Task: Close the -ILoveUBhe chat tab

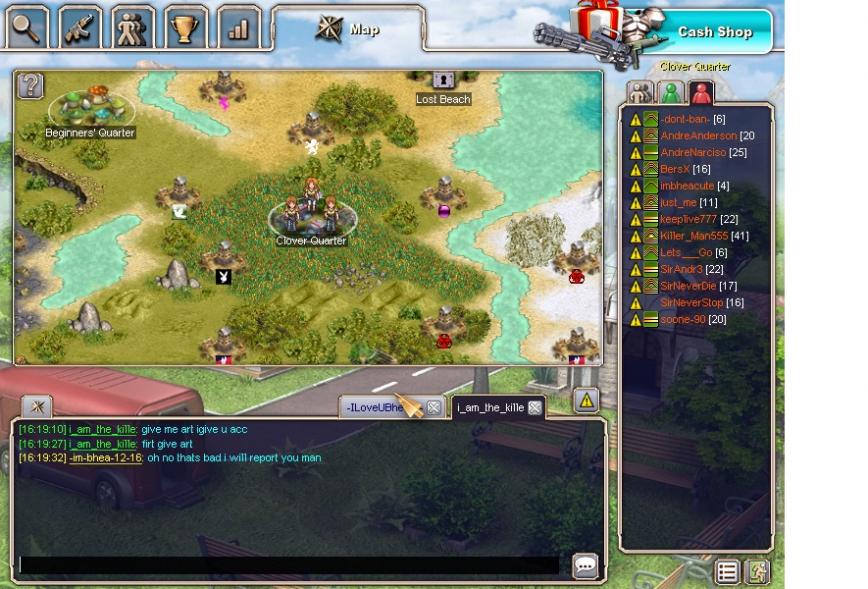Action: point(434,407)
